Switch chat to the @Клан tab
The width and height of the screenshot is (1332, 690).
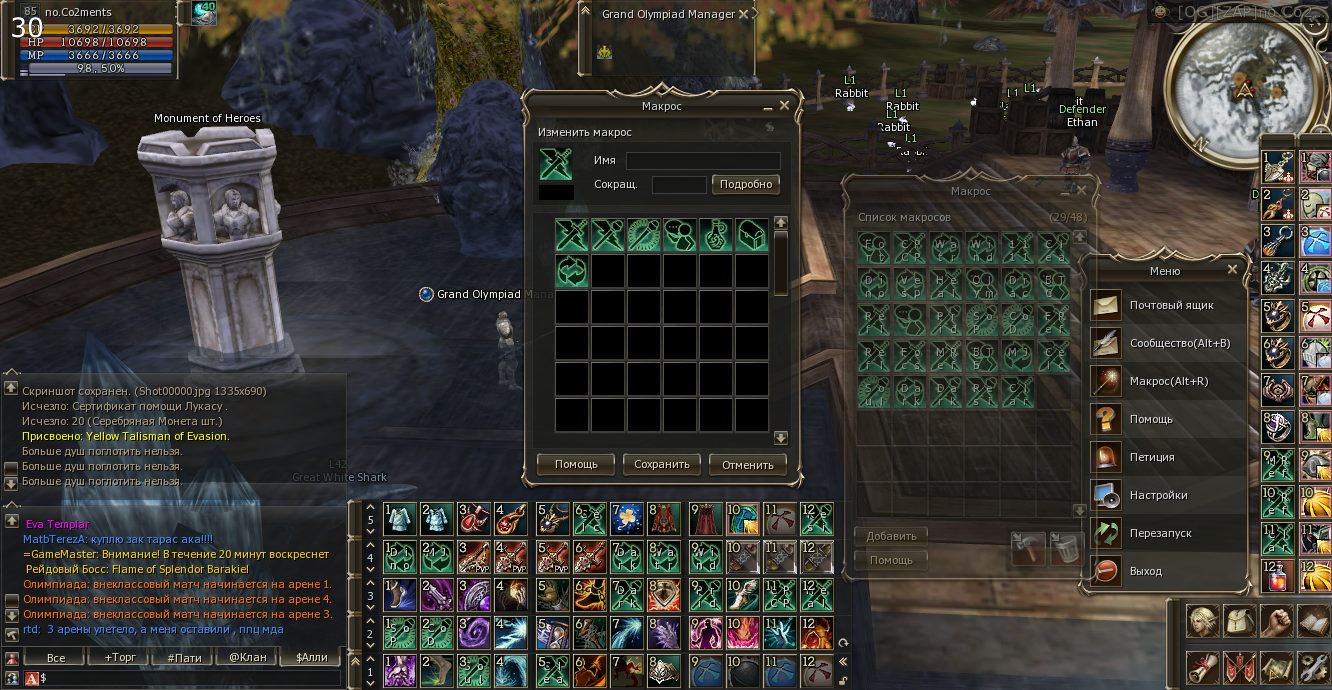point(249,658)
